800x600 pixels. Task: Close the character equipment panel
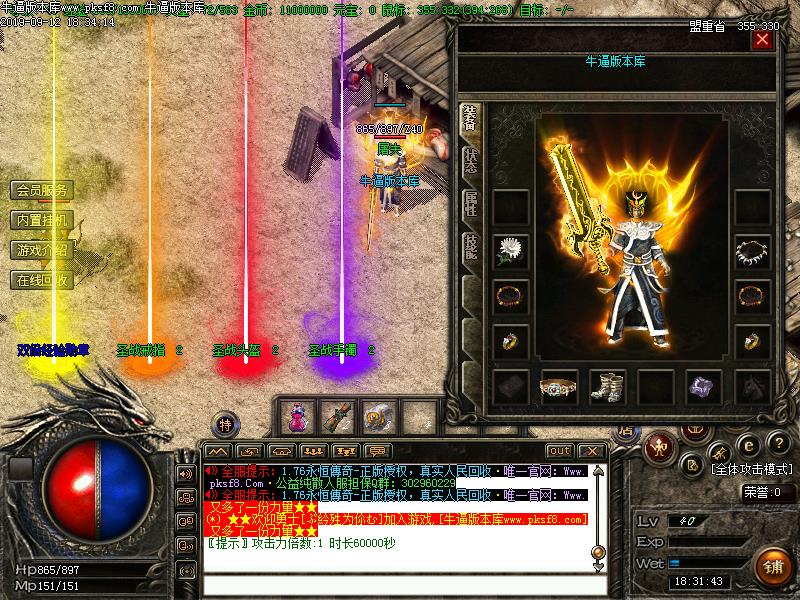click(x=763, y=40)
